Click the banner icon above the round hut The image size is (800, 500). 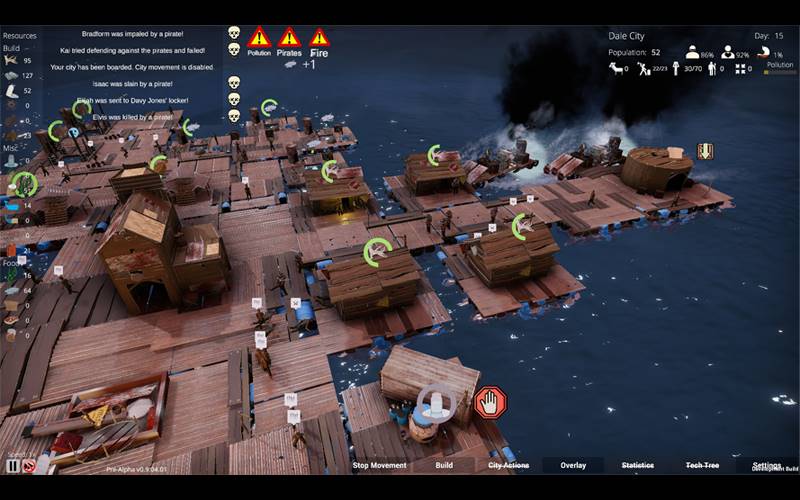point(705,151)
